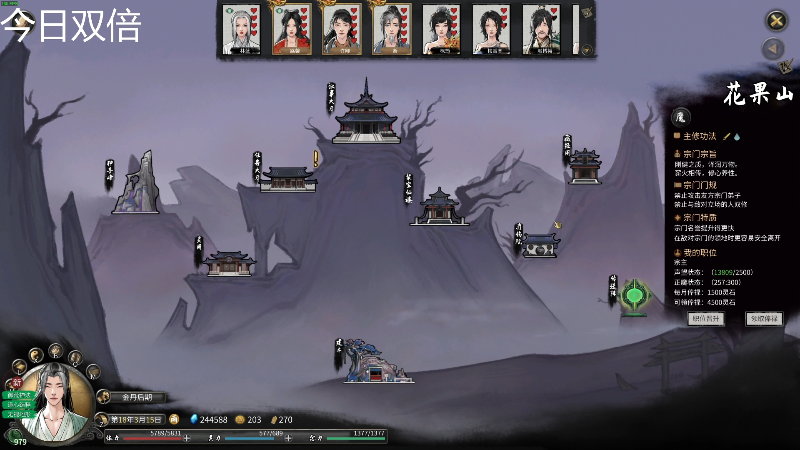Click the 职位晋升 promotion button
Screen dimensions: 800x450
click(x=706, y=319)
